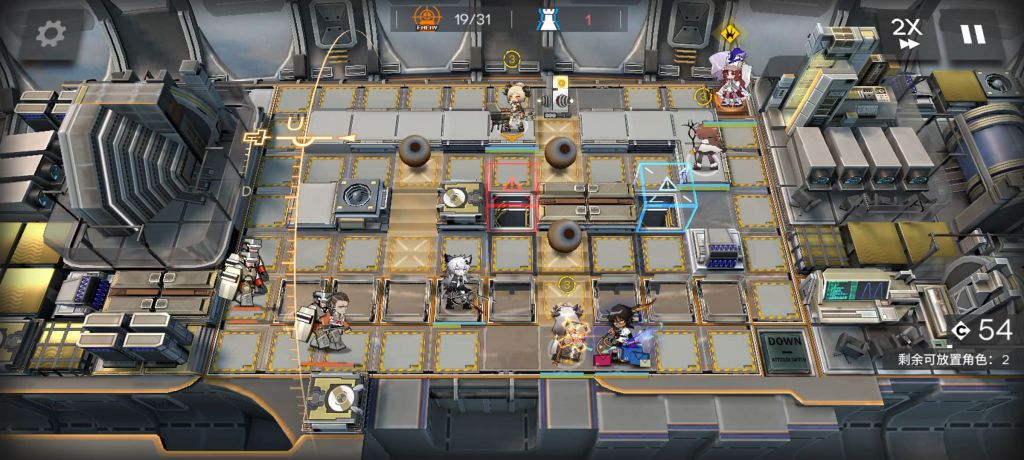The width and height of the screenshot is (1024, 460).
Task: Pause the battle
Action: pos(971,34)
